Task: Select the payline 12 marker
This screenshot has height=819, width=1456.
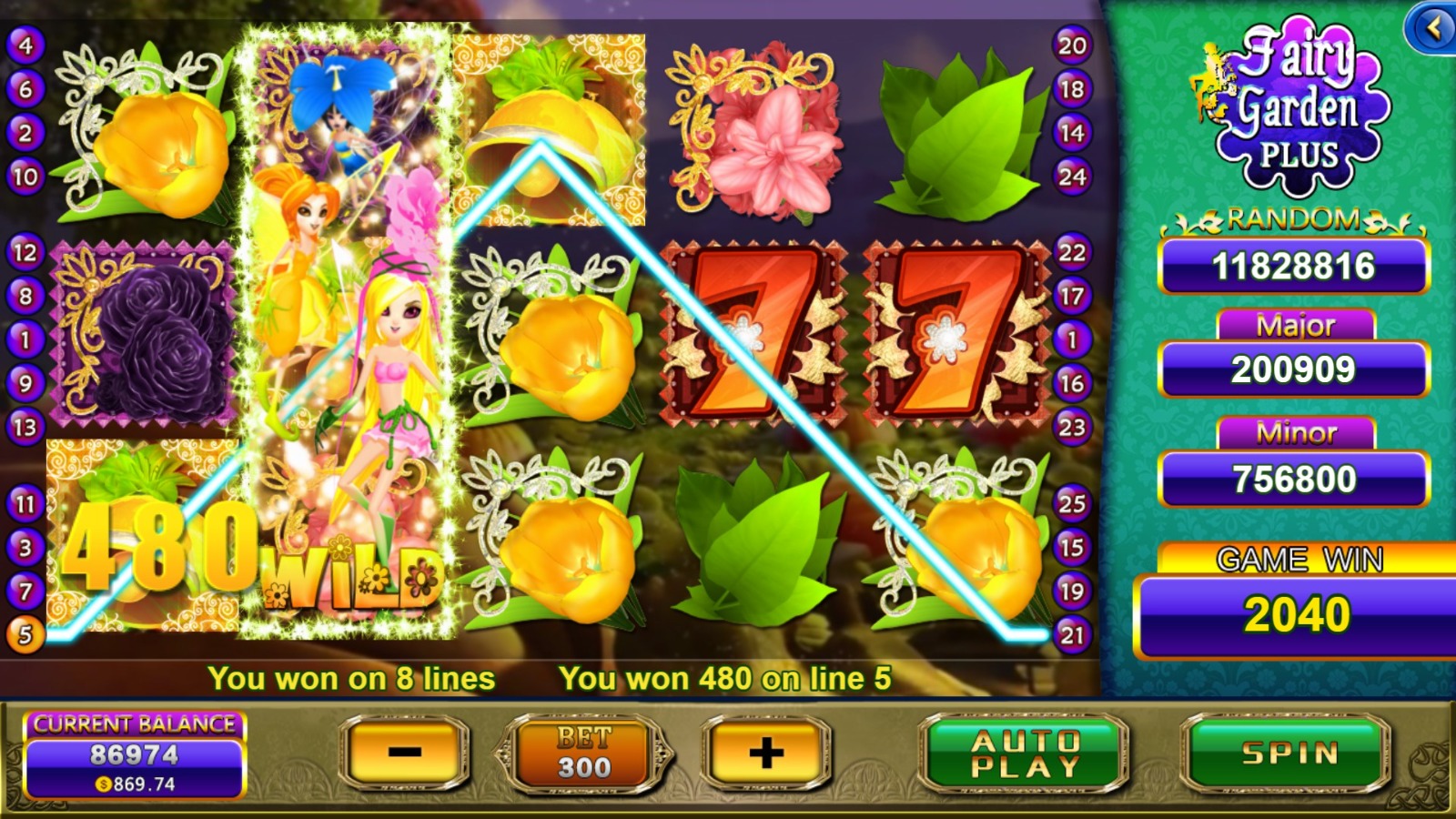Action: (x=25, y=252)
